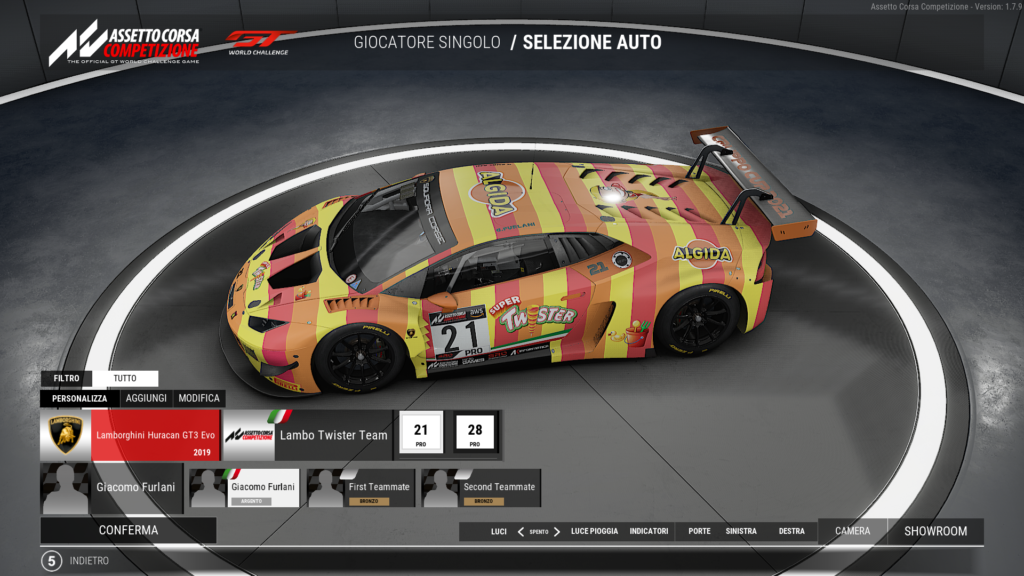
Task: Open the left door with Sinistra
Action: (x=741, y=531)
